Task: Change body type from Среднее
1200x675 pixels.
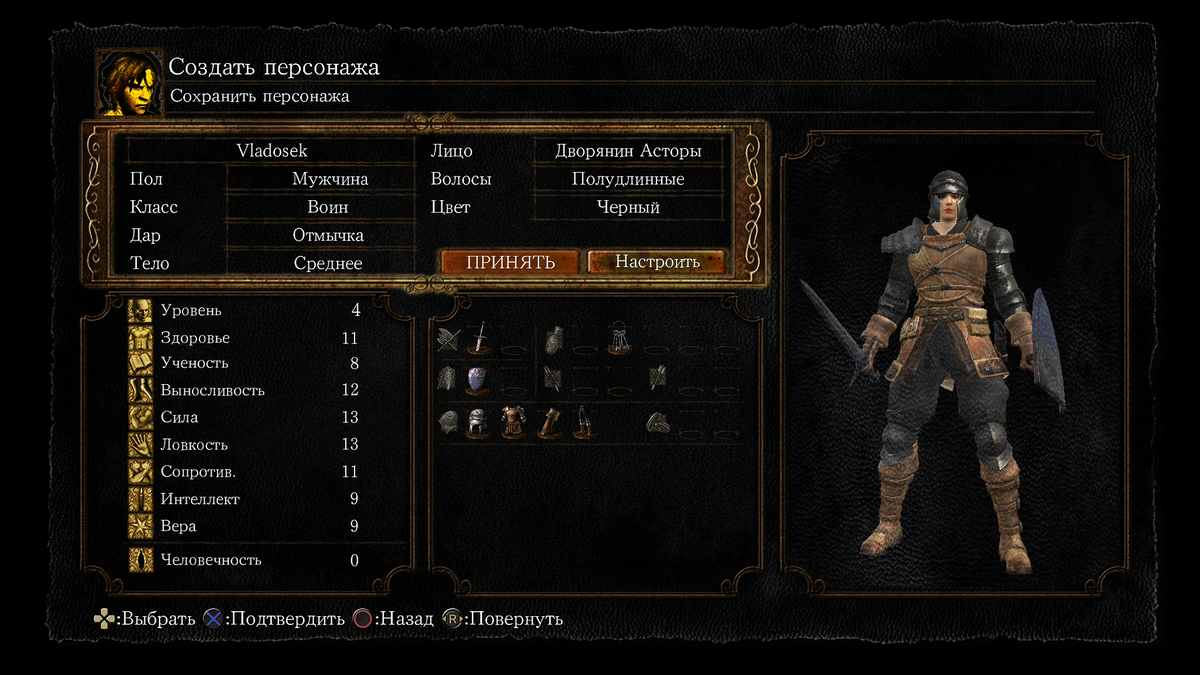Action: pos(328,264)
